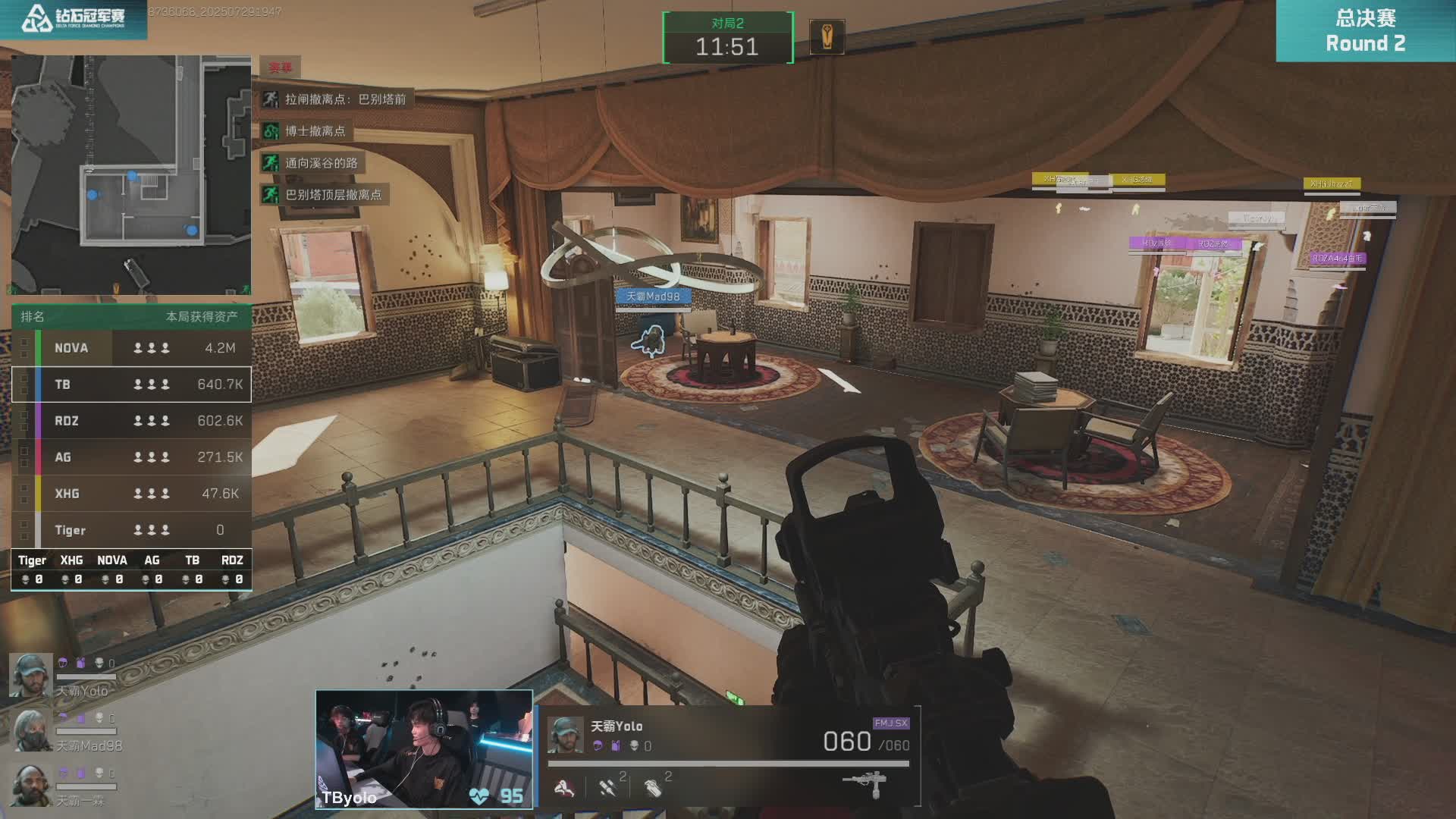Viewport: 1456px width, 819px height.
Task: Click the yellow icon beside the match timer
Action: [x=827, y=36]
